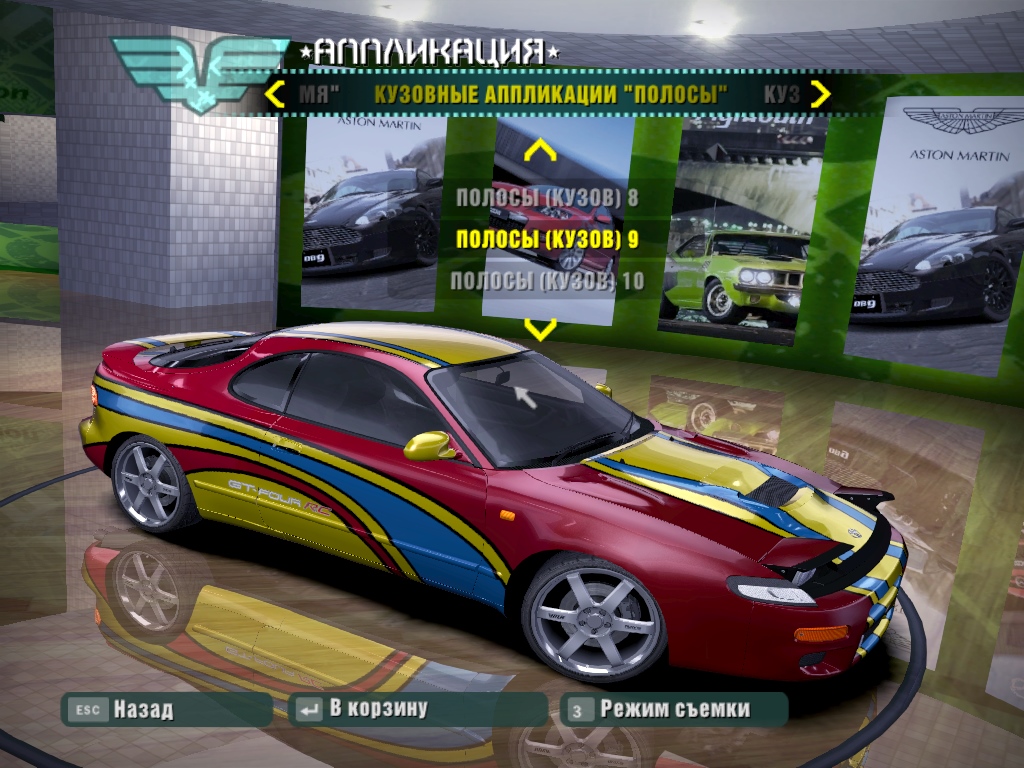This screenshot has width=1024, height=768.
Task: Add vinyl to cart with В корзину
Action: [x=418, y=709]
